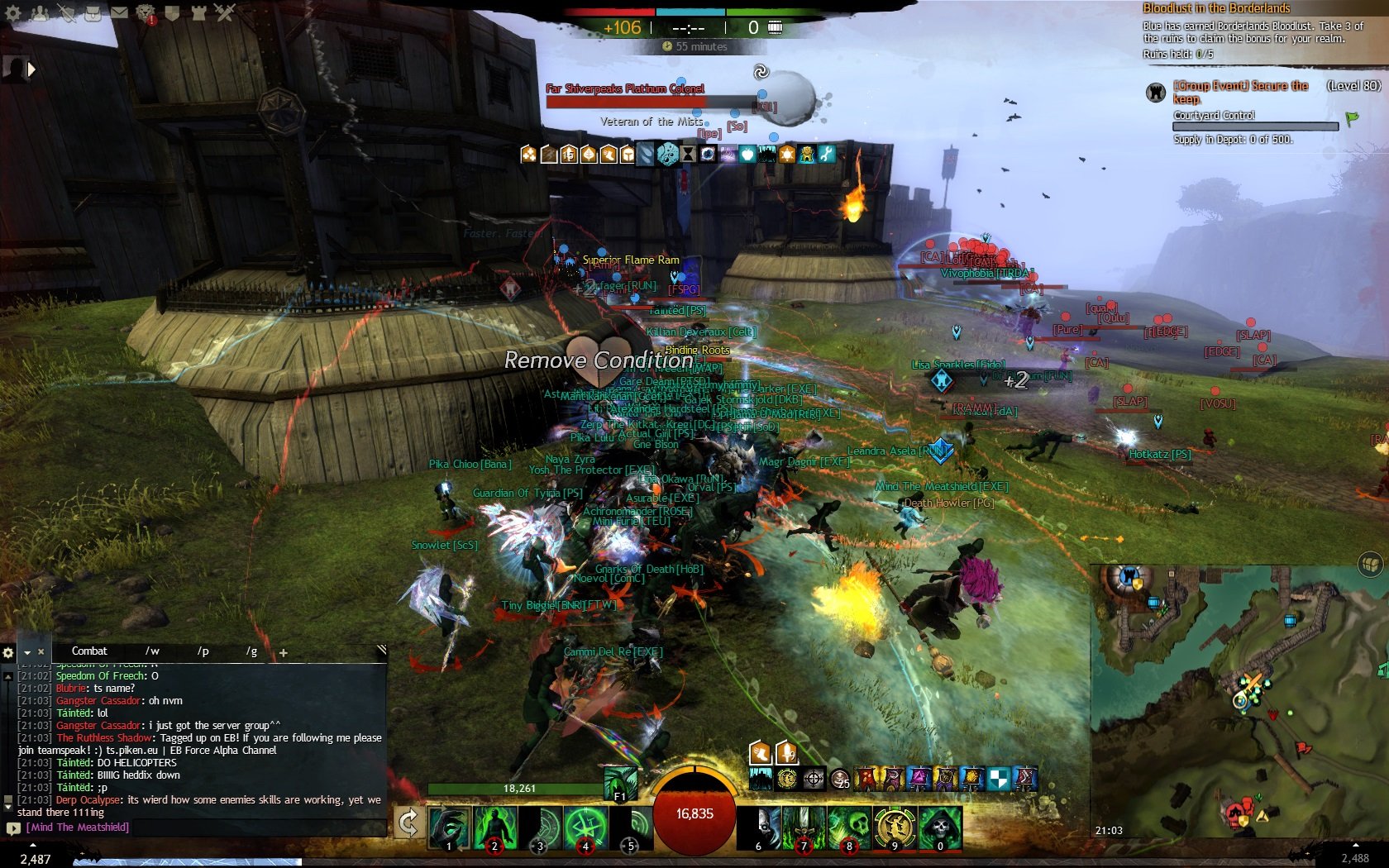Use weapon skill 1 with dark hand icon
This screenshot has height=868, width=1389.
(449, 827)
